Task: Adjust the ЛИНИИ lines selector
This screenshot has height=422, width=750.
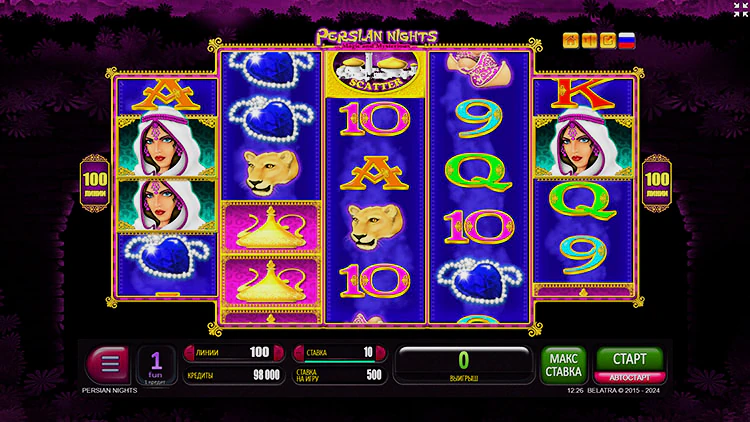Action: (229, 352)
